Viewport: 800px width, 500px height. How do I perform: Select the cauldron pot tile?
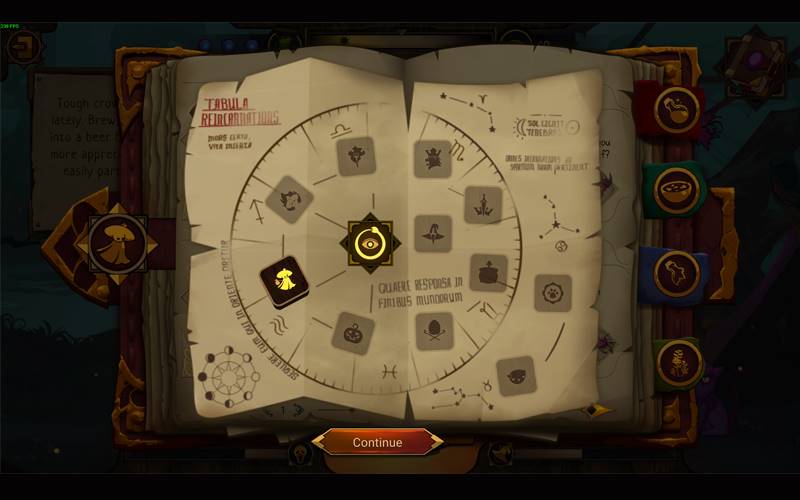pos(488,273)
